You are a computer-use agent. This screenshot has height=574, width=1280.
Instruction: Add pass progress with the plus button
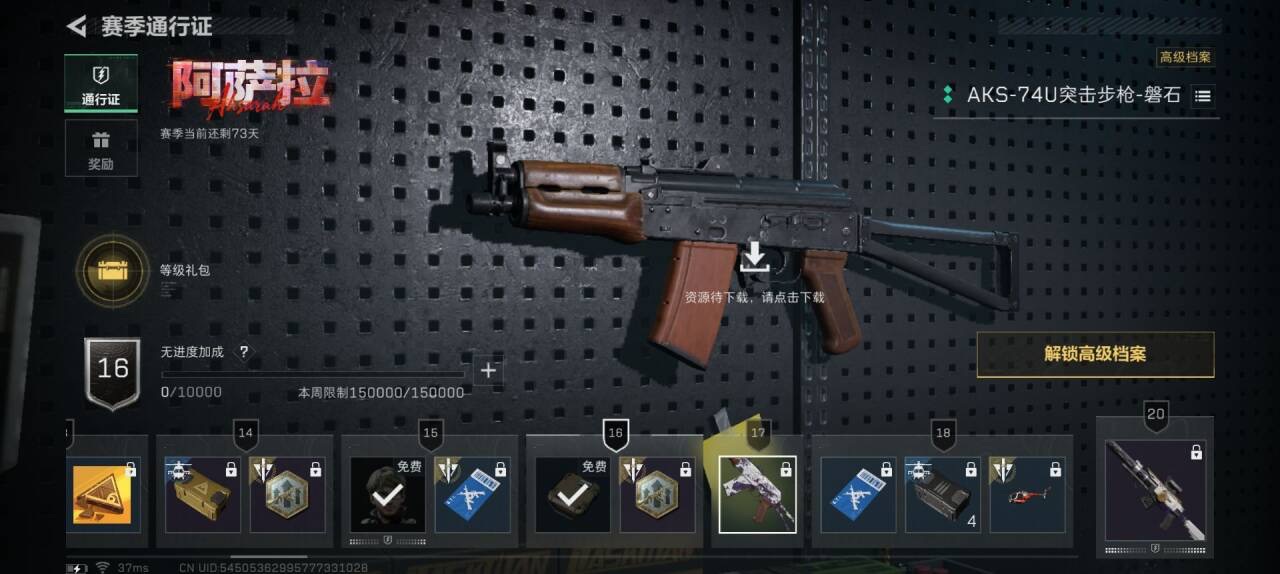(488, 371)
